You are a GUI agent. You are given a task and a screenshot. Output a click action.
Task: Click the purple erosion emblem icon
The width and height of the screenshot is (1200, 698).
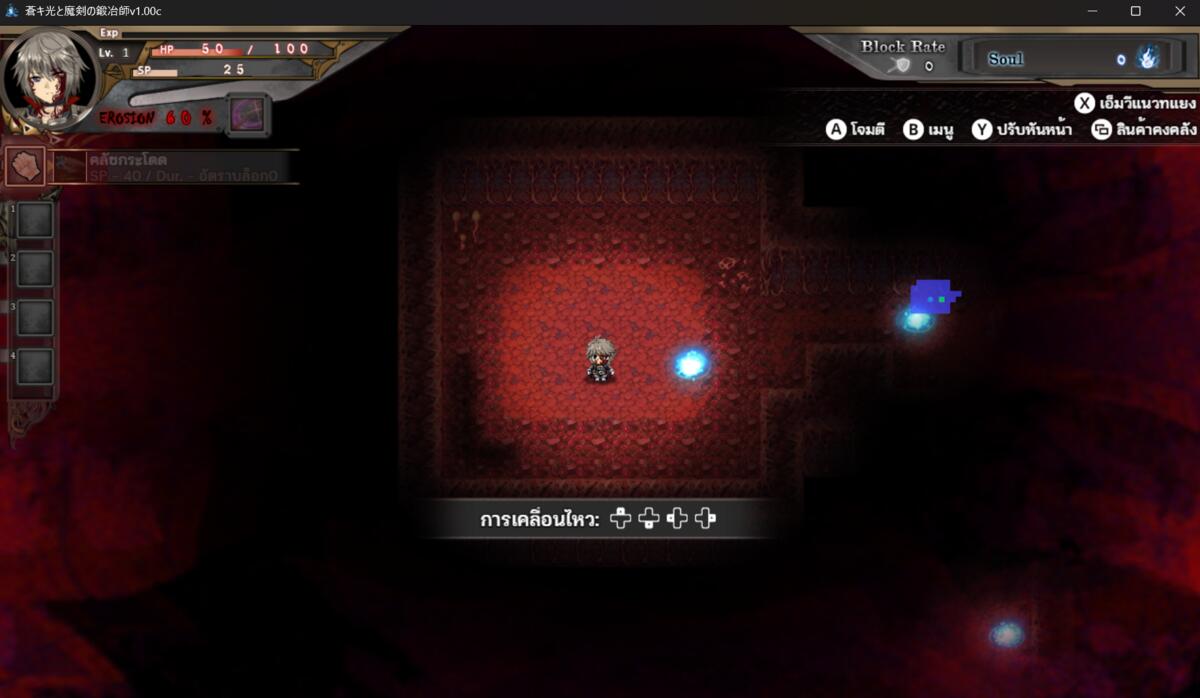(247, 115)
